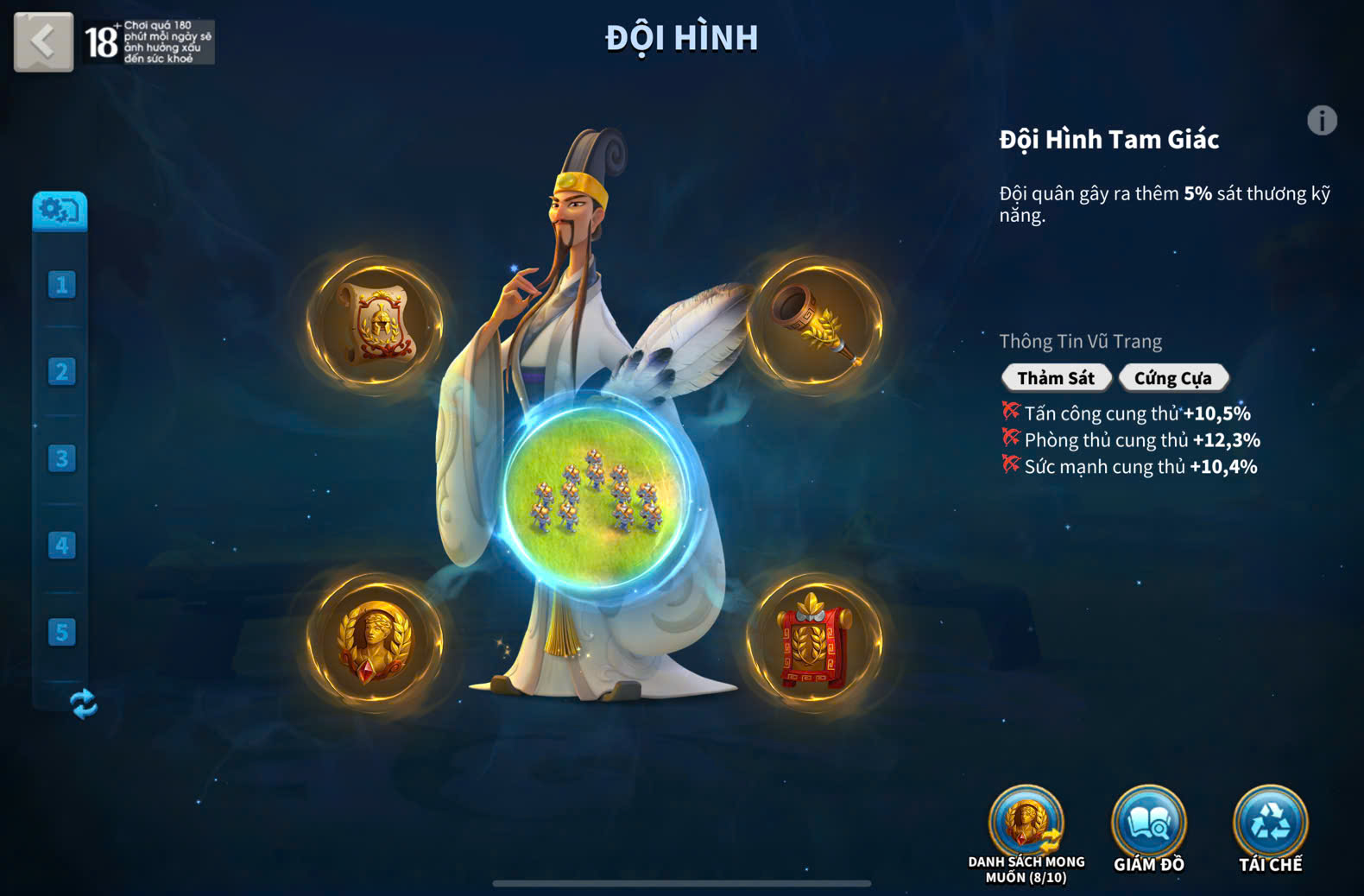The height and width of the screenshot is (896, 1364).
Task: Open the triangle formation selector orb
Action: (x=596, y=492)
